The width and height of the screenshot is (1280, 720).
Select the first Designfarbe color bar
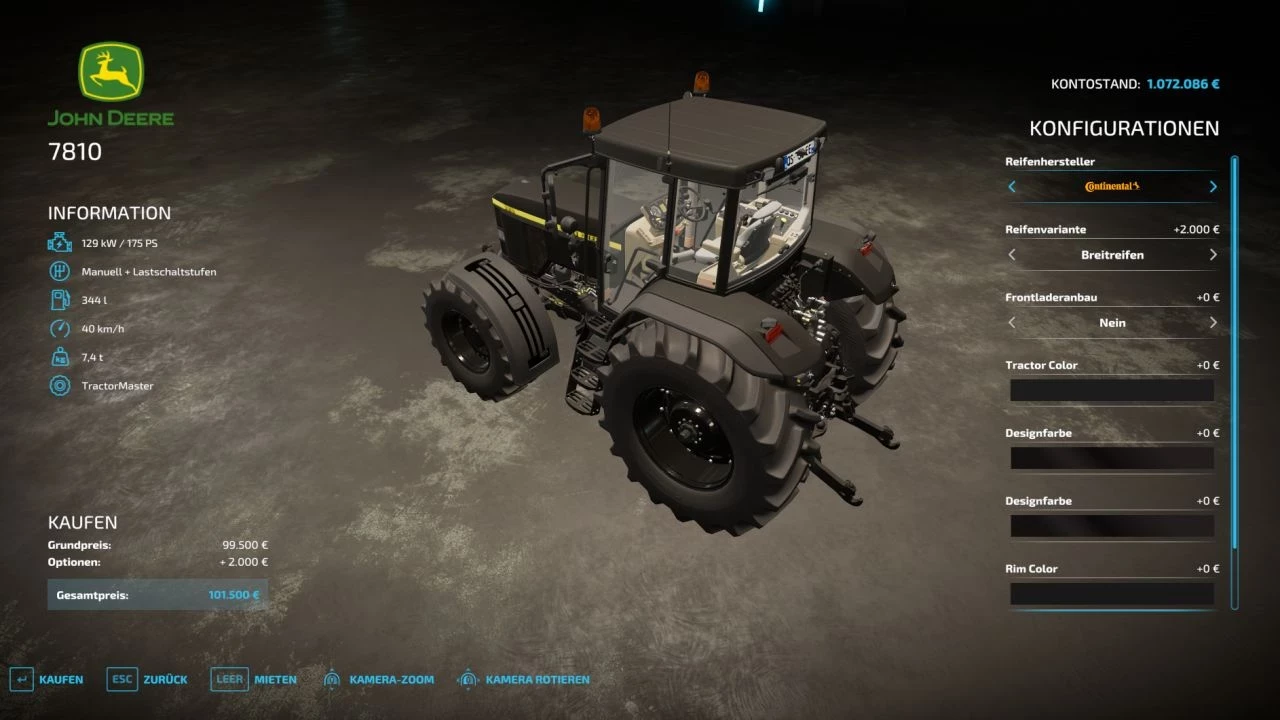(x=1111, y=457)
